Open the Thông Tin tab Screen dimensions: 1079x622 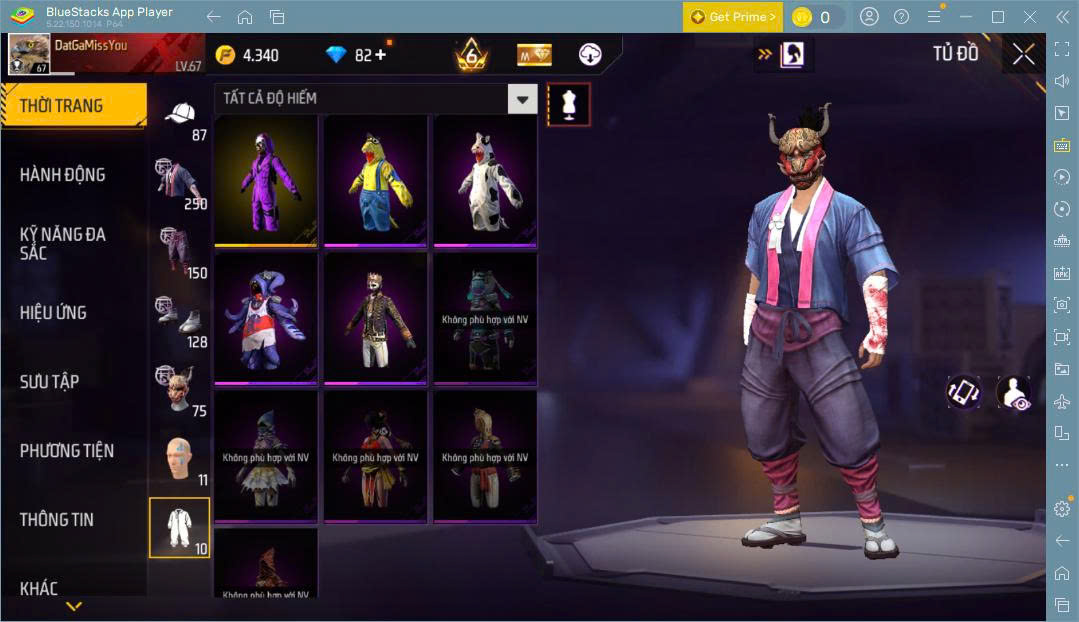pyautogui.click(x=57, y=520)
